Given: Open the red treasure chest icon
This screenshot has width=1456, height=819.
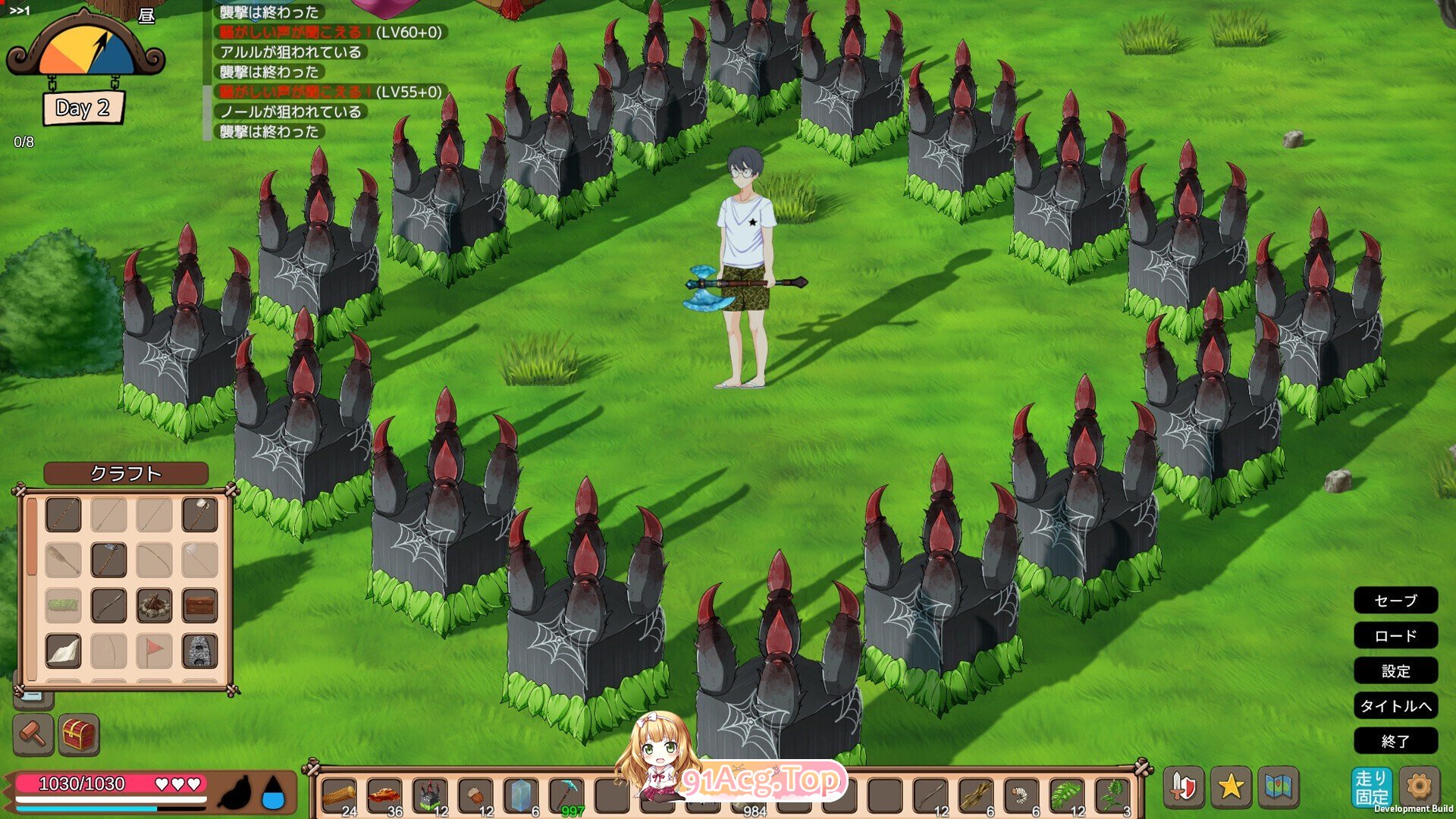Looking at the screenshot, I should [79, 734].
